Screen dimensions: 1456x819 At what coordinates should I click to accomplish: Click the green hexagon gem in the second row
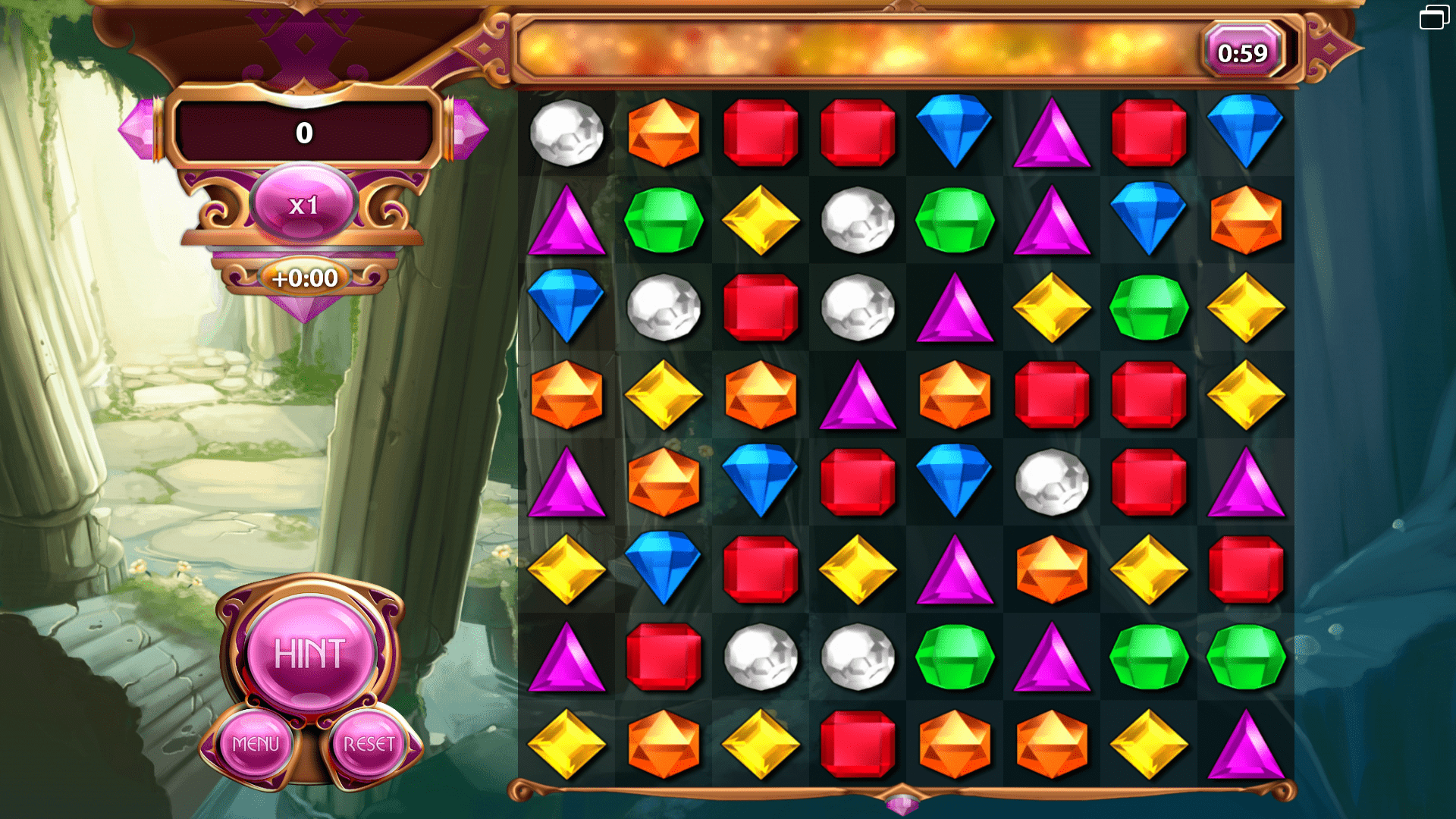(665, 220)
